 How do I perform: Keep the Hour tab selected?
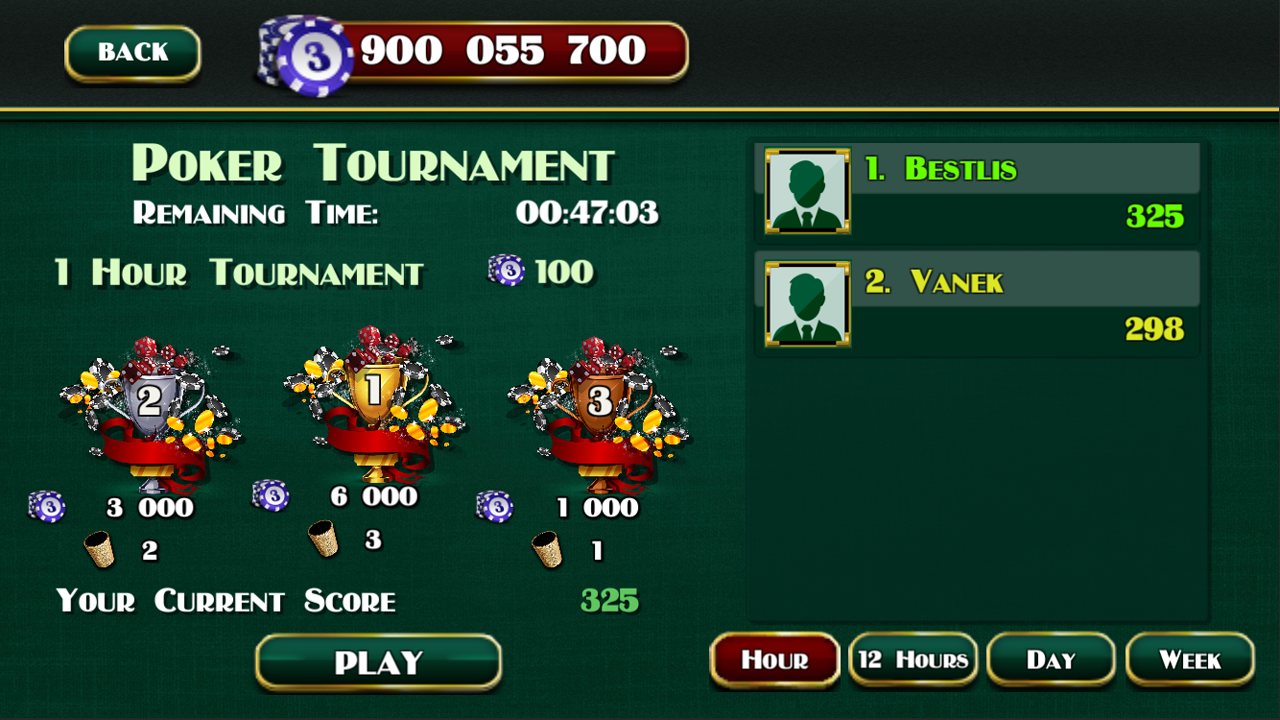[x=774, y=660]
